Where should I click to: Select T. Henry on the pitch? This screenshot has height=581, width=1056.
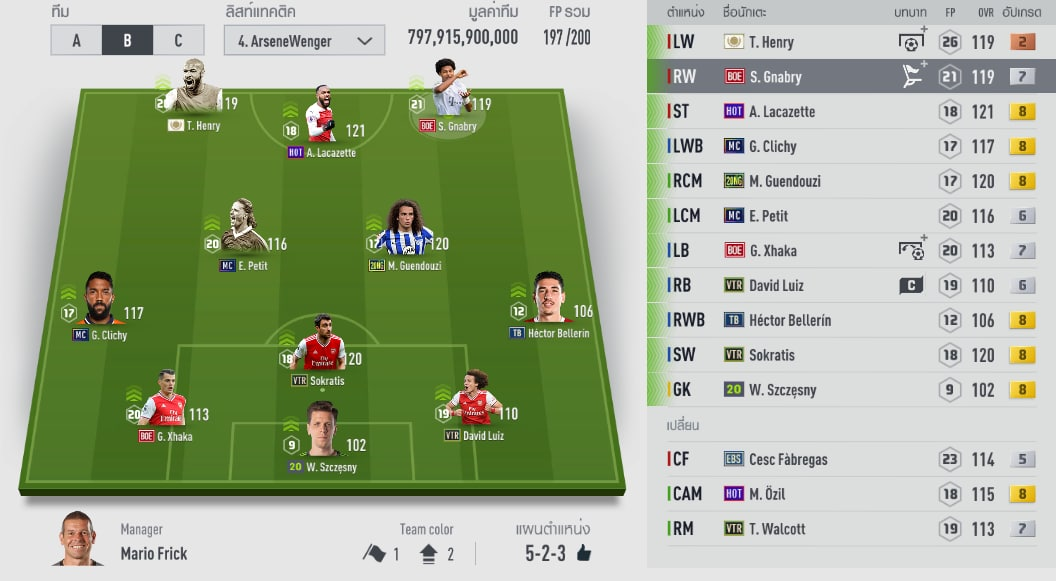pyautogui.click(x=194, y=96)
